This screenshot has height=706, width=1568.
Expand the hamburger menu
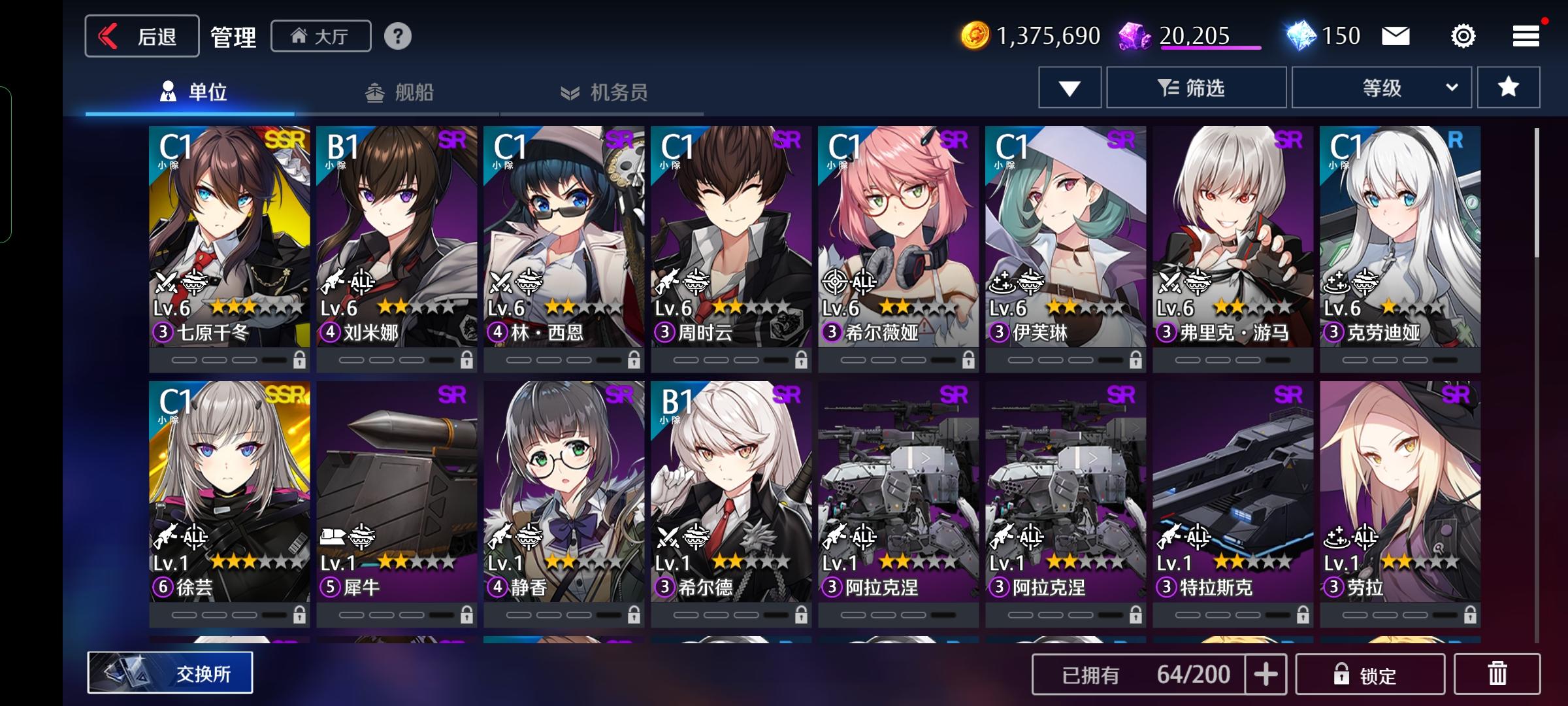[1525, 36]
